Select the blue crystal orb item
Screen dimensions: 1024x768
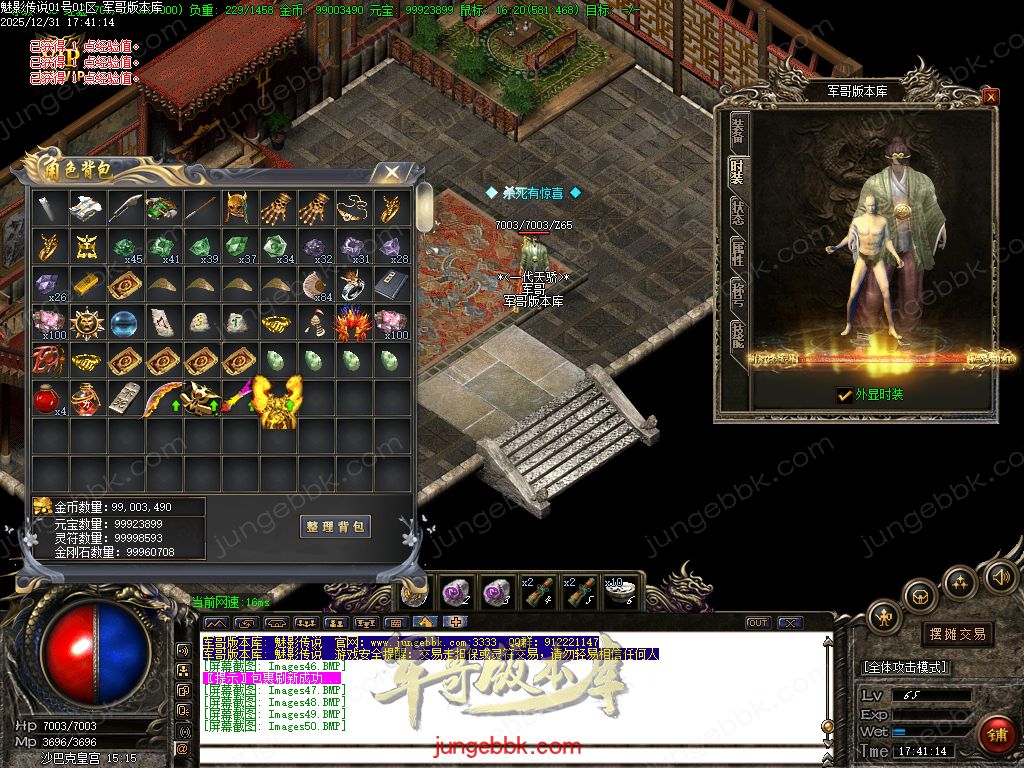[125, 322]
